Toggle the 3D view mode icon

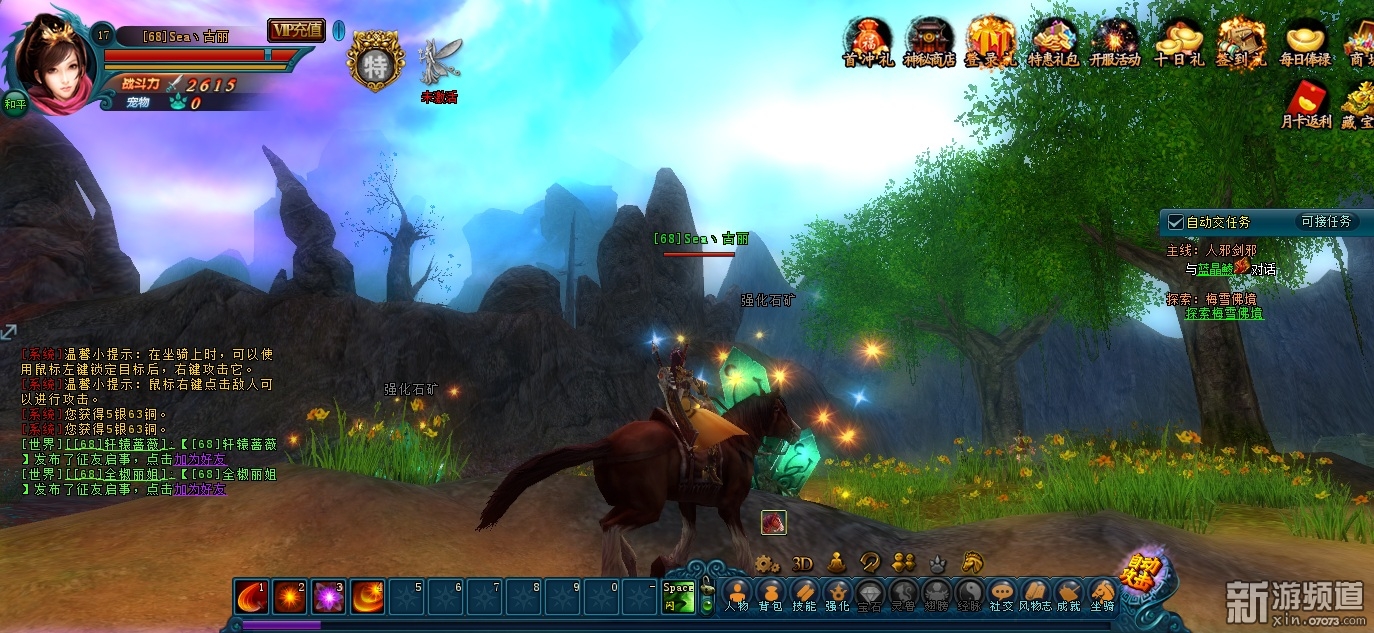(802, 563)
